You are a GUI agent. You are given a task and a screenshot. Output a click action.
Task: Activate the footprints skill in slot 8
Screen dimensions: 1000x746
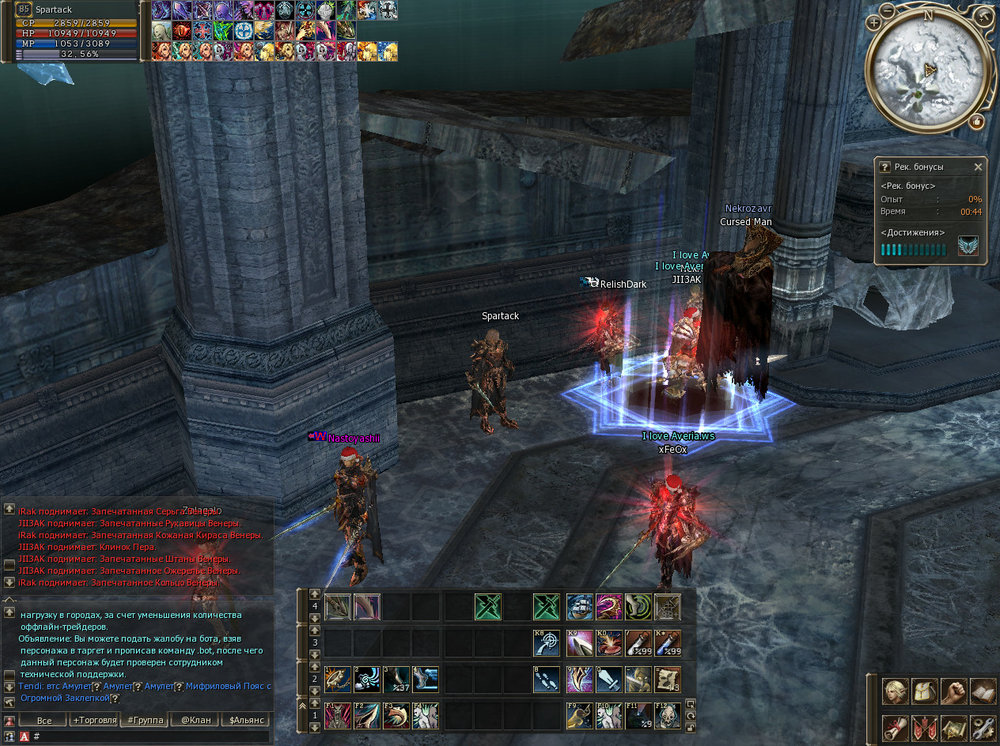(x=548, y=680)
